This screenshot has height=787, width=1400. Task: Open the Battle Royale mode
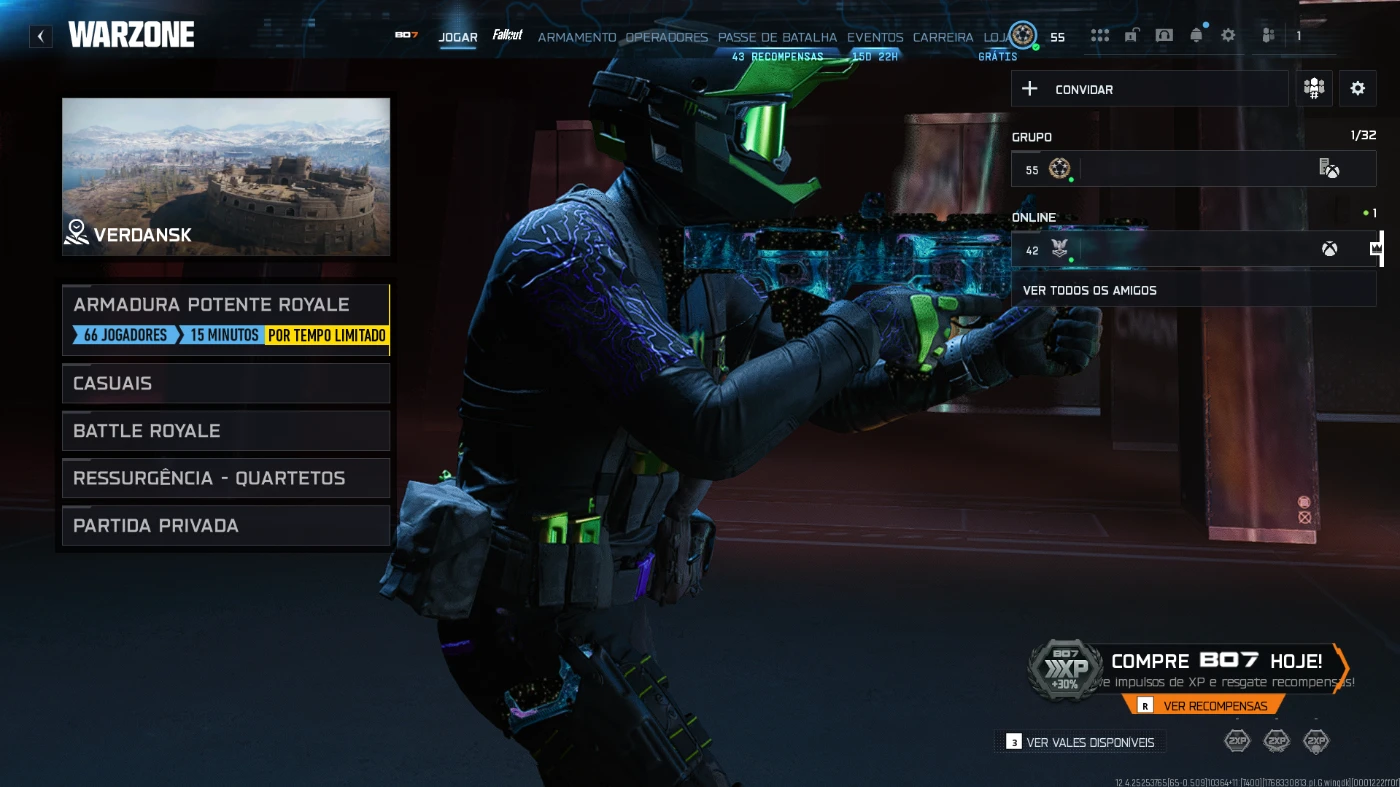226,431
